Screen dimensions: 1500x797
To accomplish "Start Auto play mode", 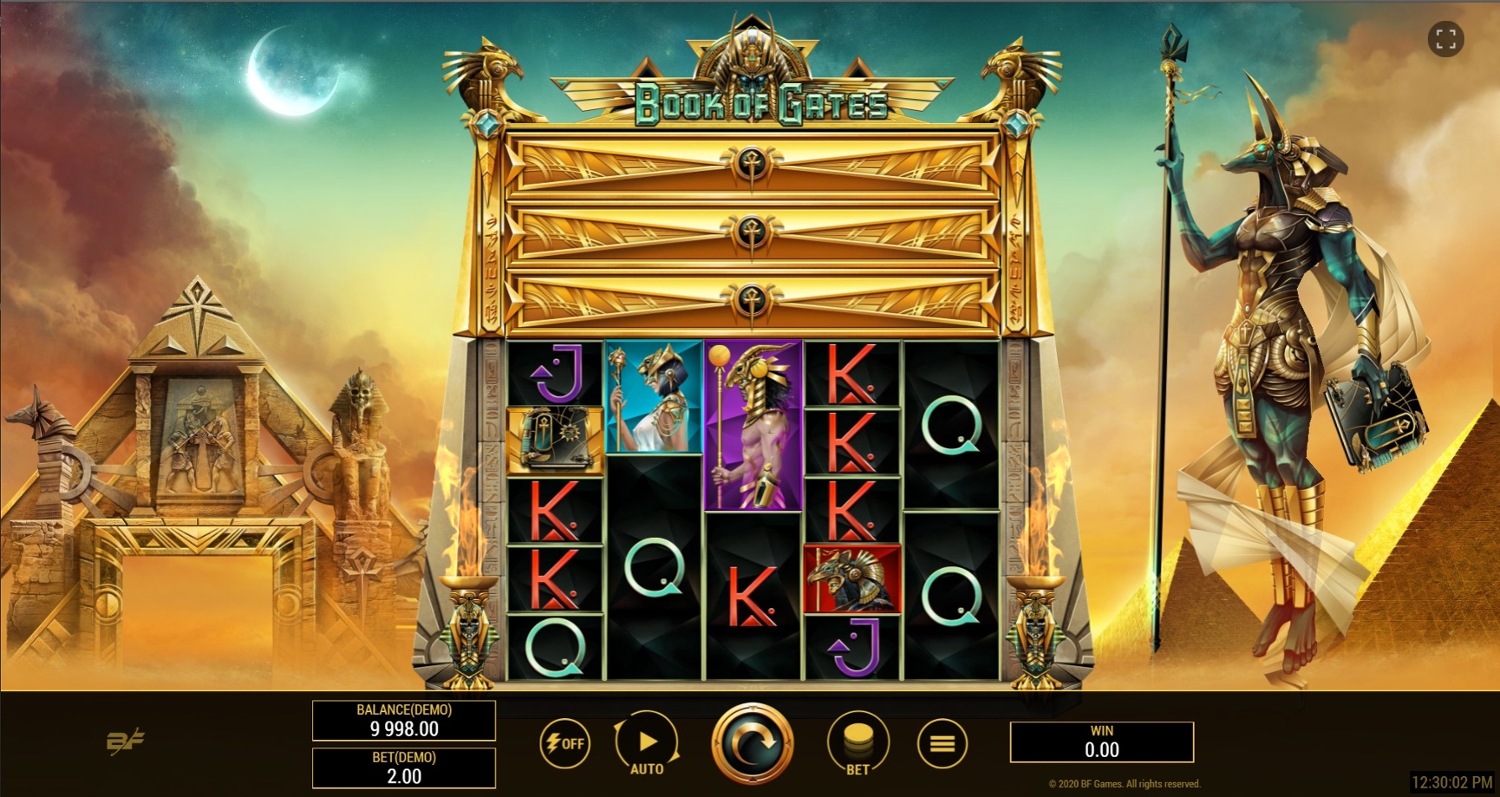I will (x=646, y=743).
